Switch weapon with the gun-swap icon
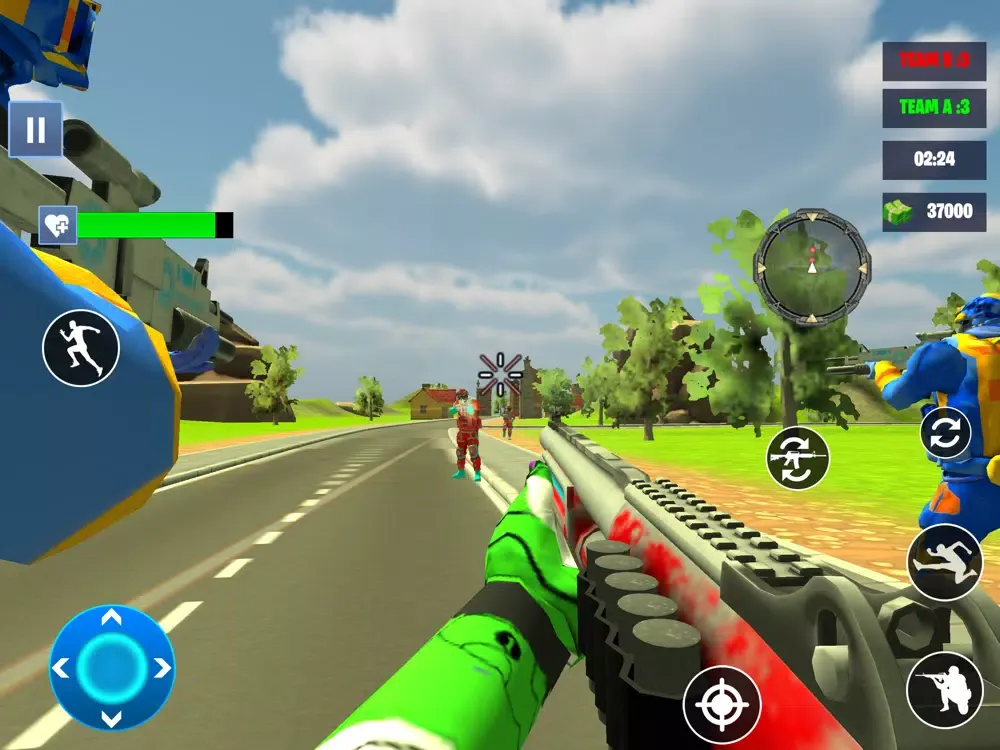The image size is (1000, 750). (798, 458)
